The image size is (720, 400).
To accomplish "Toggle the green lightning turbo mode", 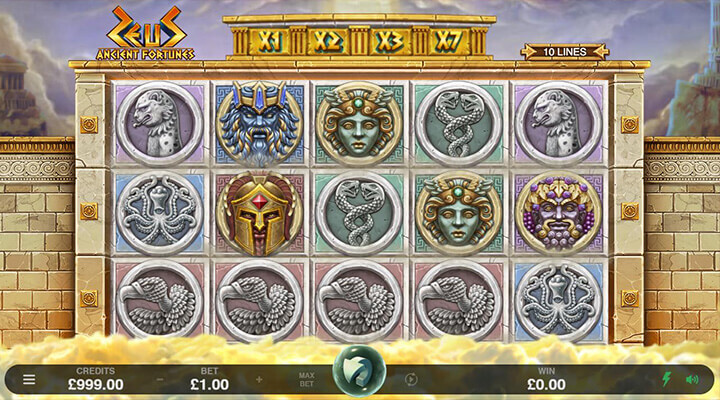I will (x=666, y=379).
